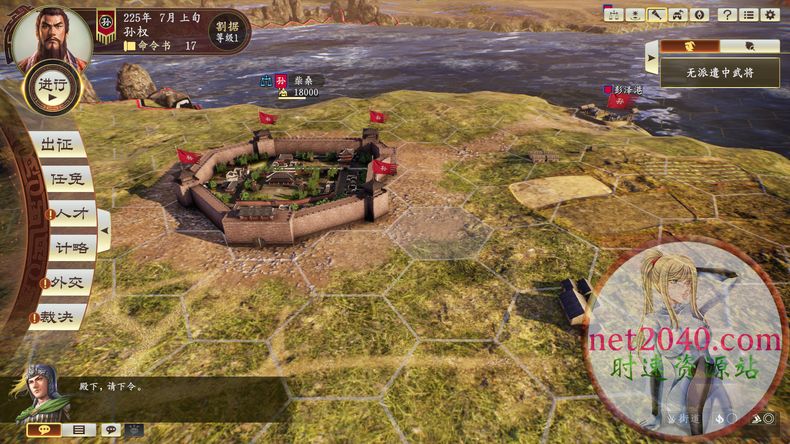Click the sunrise icon in top toolbar
Viewport: 790px width, 444px height.
click(633, 15)
